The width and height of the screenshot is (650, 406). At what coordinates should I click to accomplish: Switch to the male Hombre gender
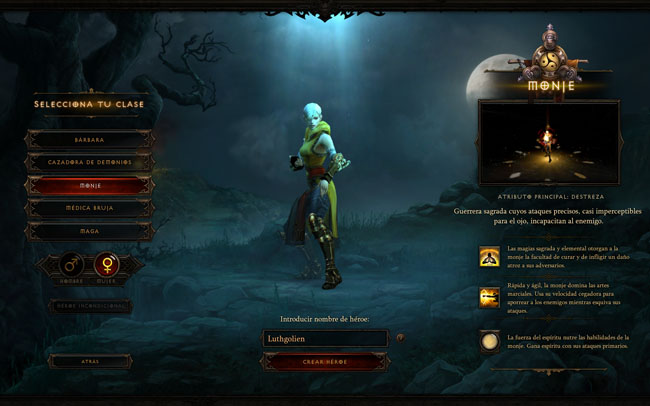[72, 266]
